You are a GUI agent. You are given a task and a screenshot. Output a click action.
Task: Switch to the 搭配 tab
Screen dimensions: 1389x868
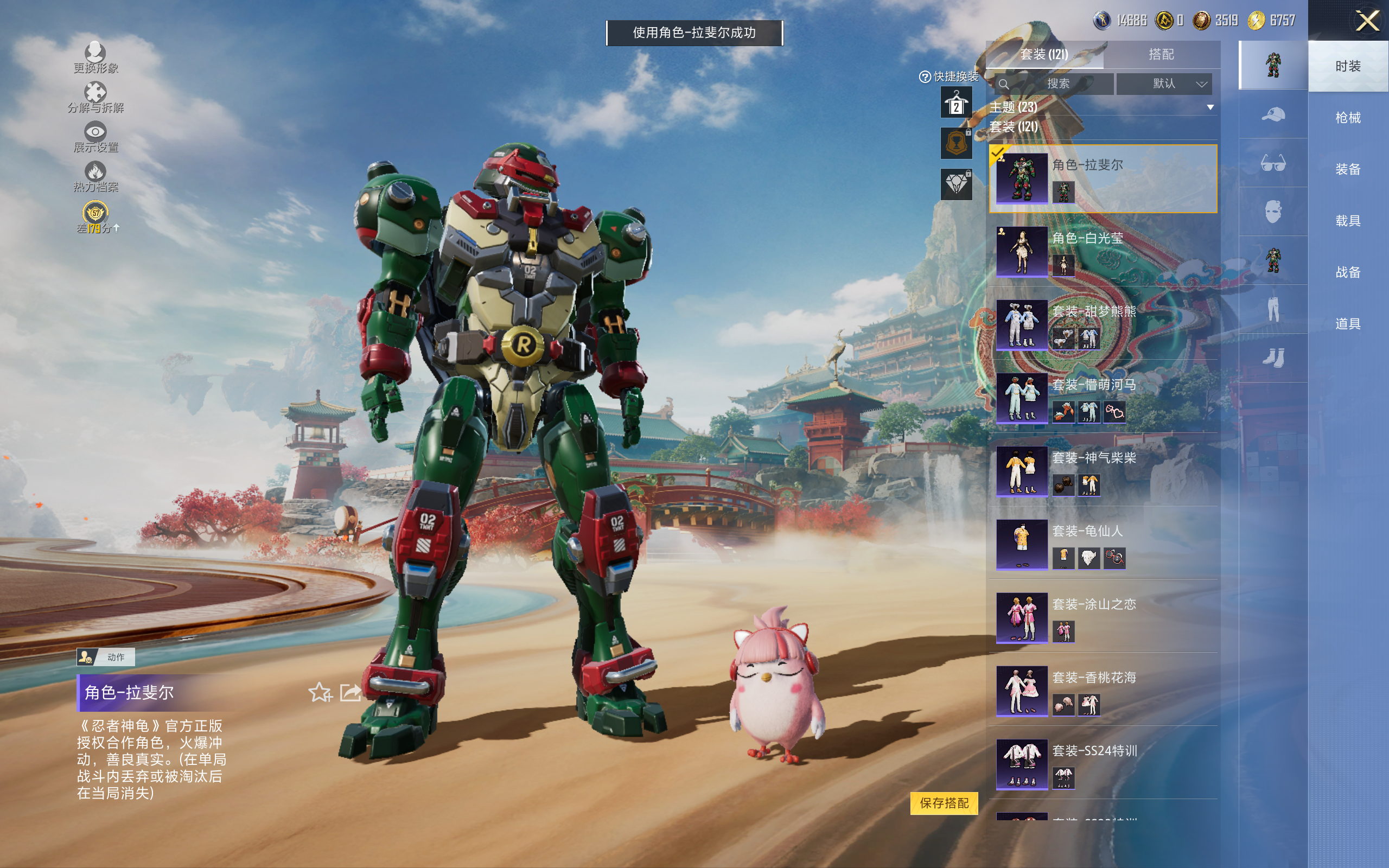click(x=1161, y=55)
